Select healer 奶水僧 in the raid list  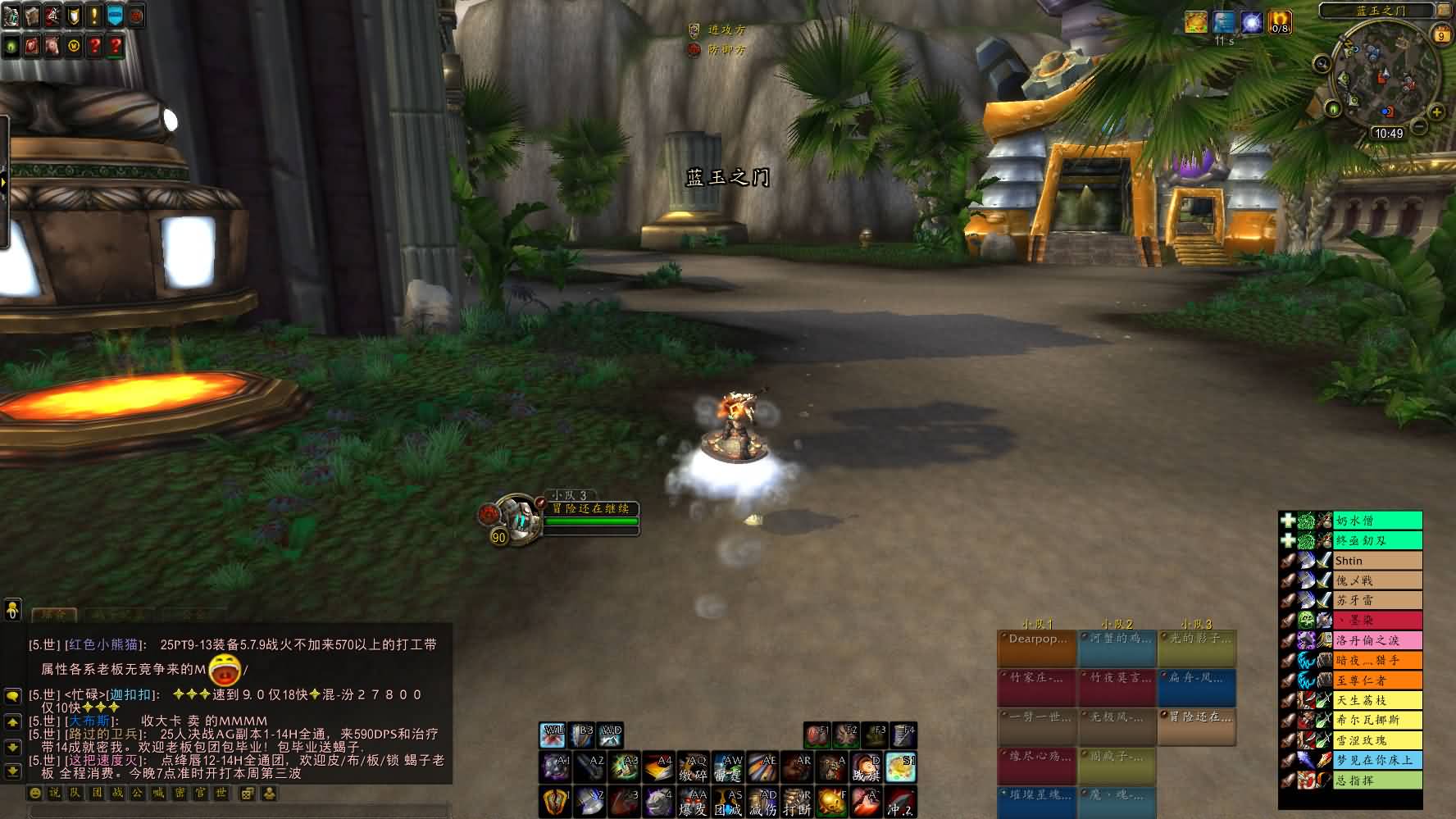[1377, 521]
